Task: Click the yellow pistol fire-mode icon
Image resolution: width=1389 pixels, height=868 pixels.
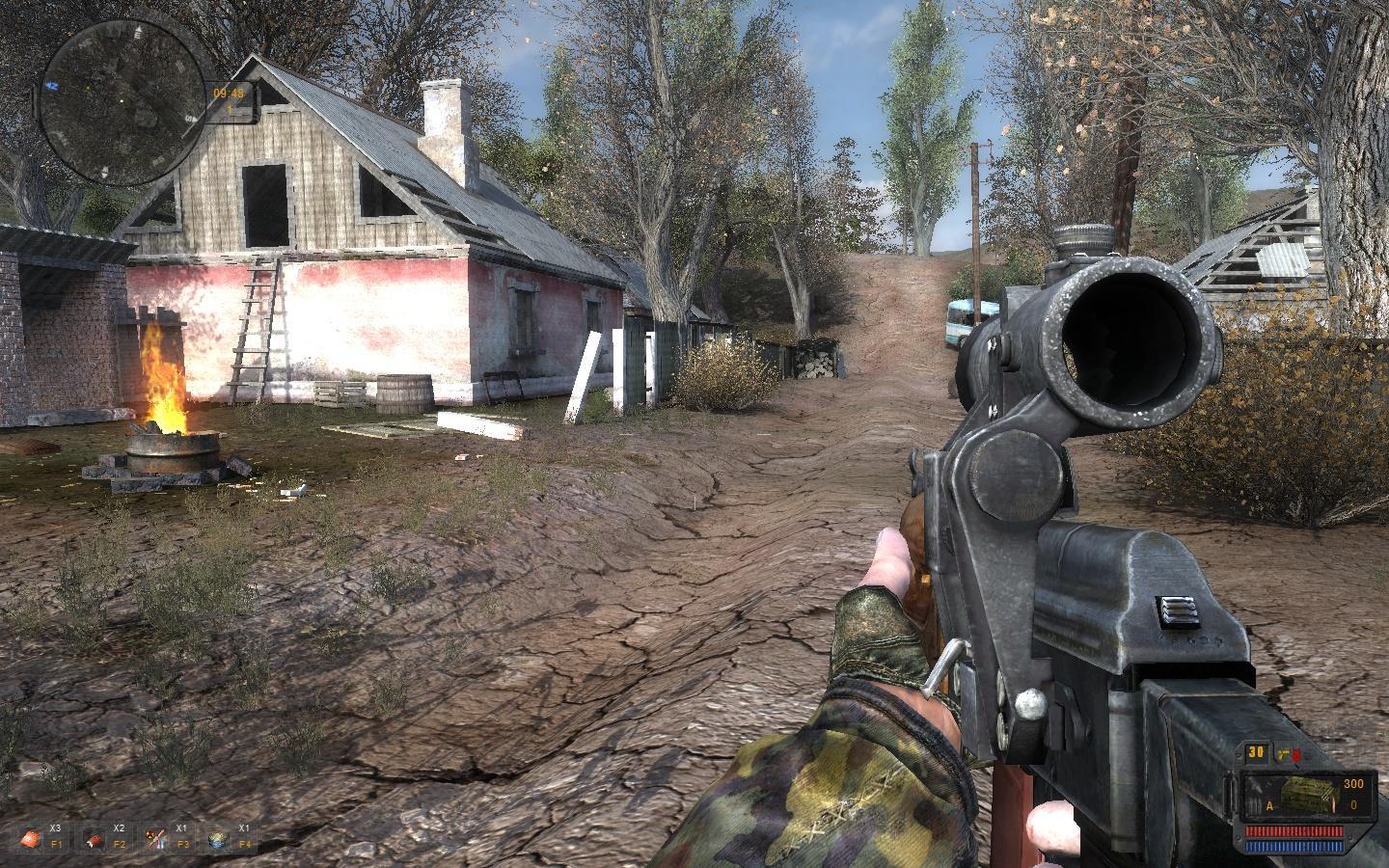Action: (1283, 755)
